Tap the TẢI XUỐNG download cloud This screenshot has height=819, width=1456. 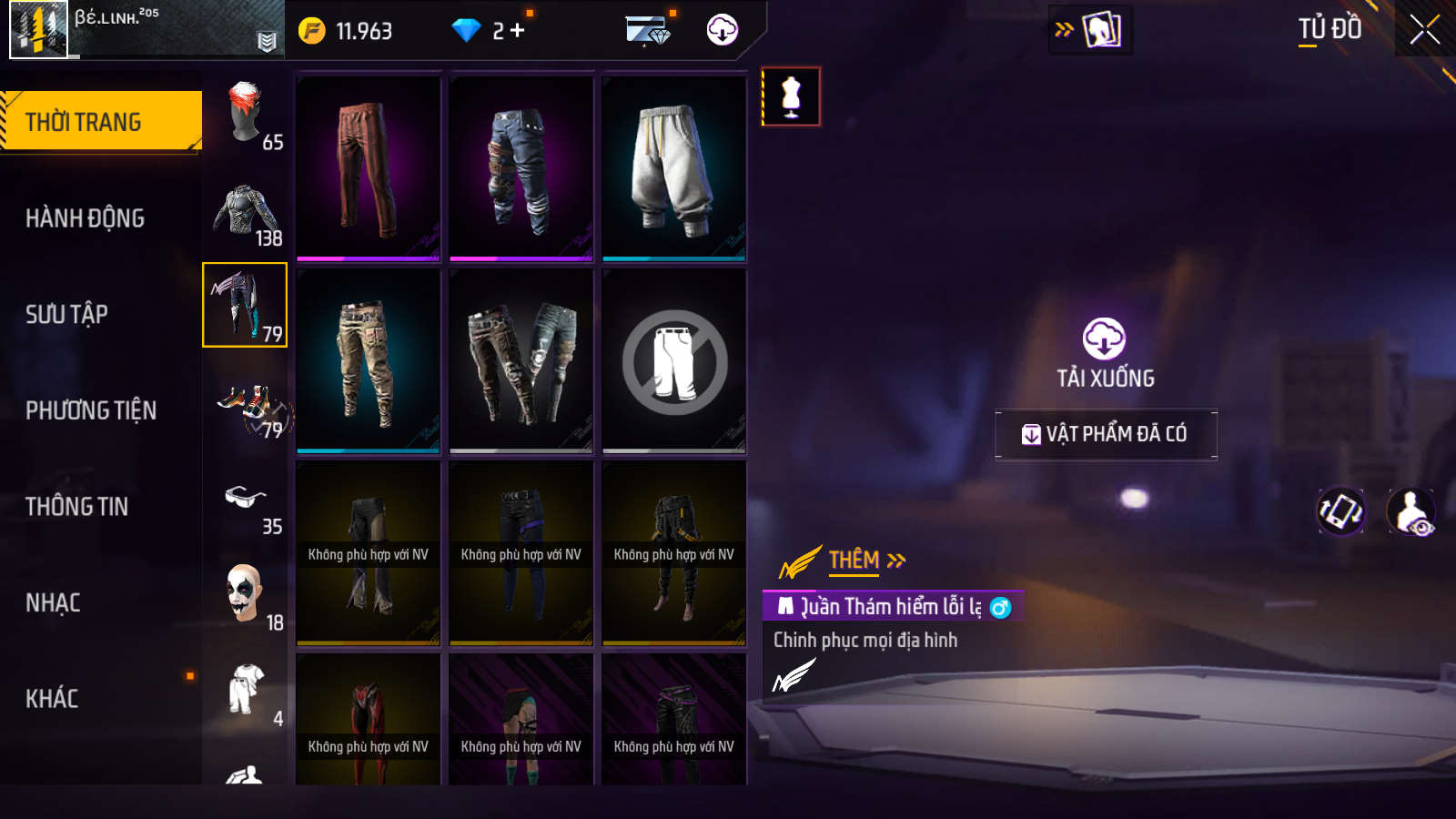(1104, 339)
